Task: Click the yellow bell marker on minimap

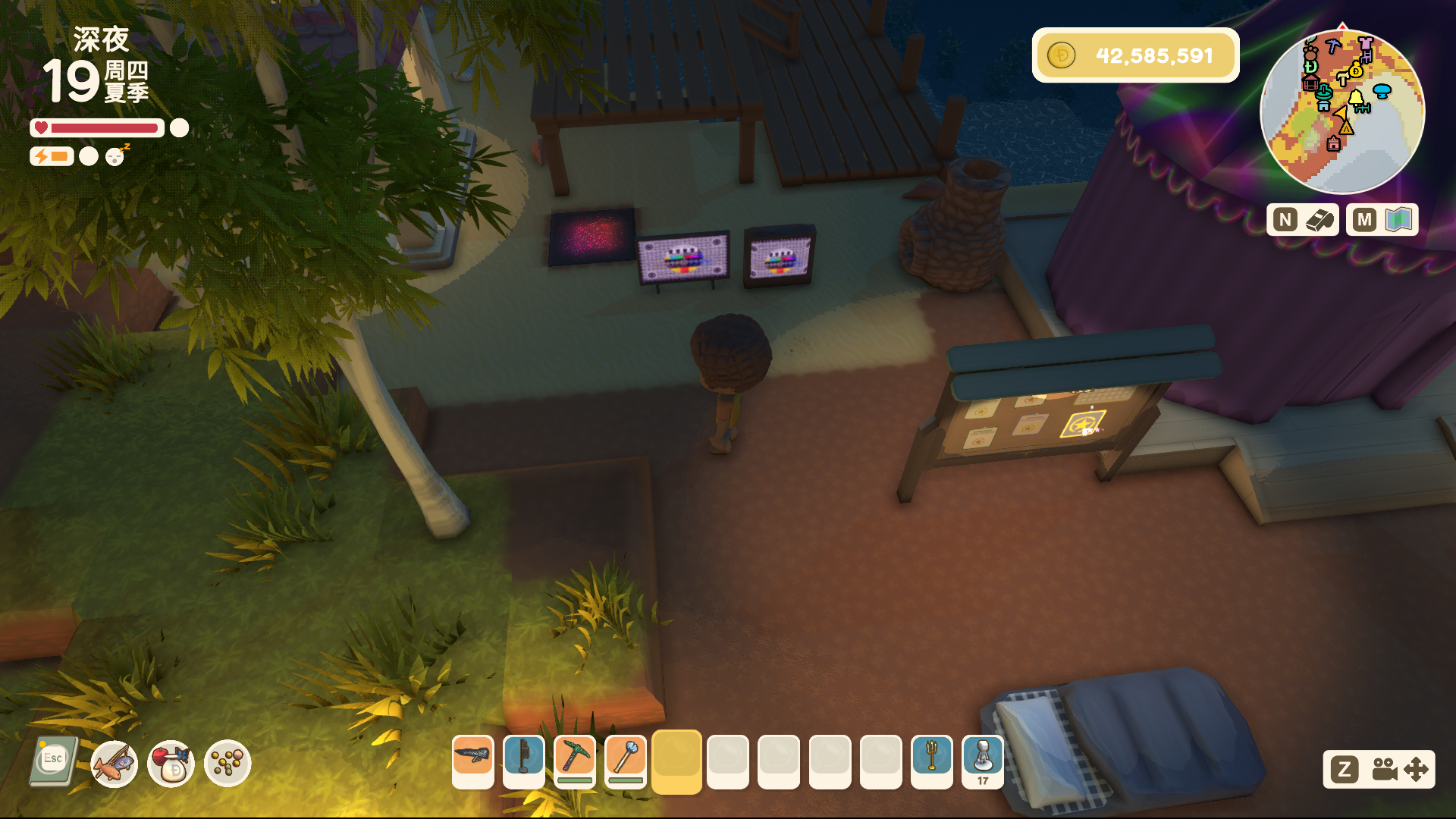Action: [1356, 98]
